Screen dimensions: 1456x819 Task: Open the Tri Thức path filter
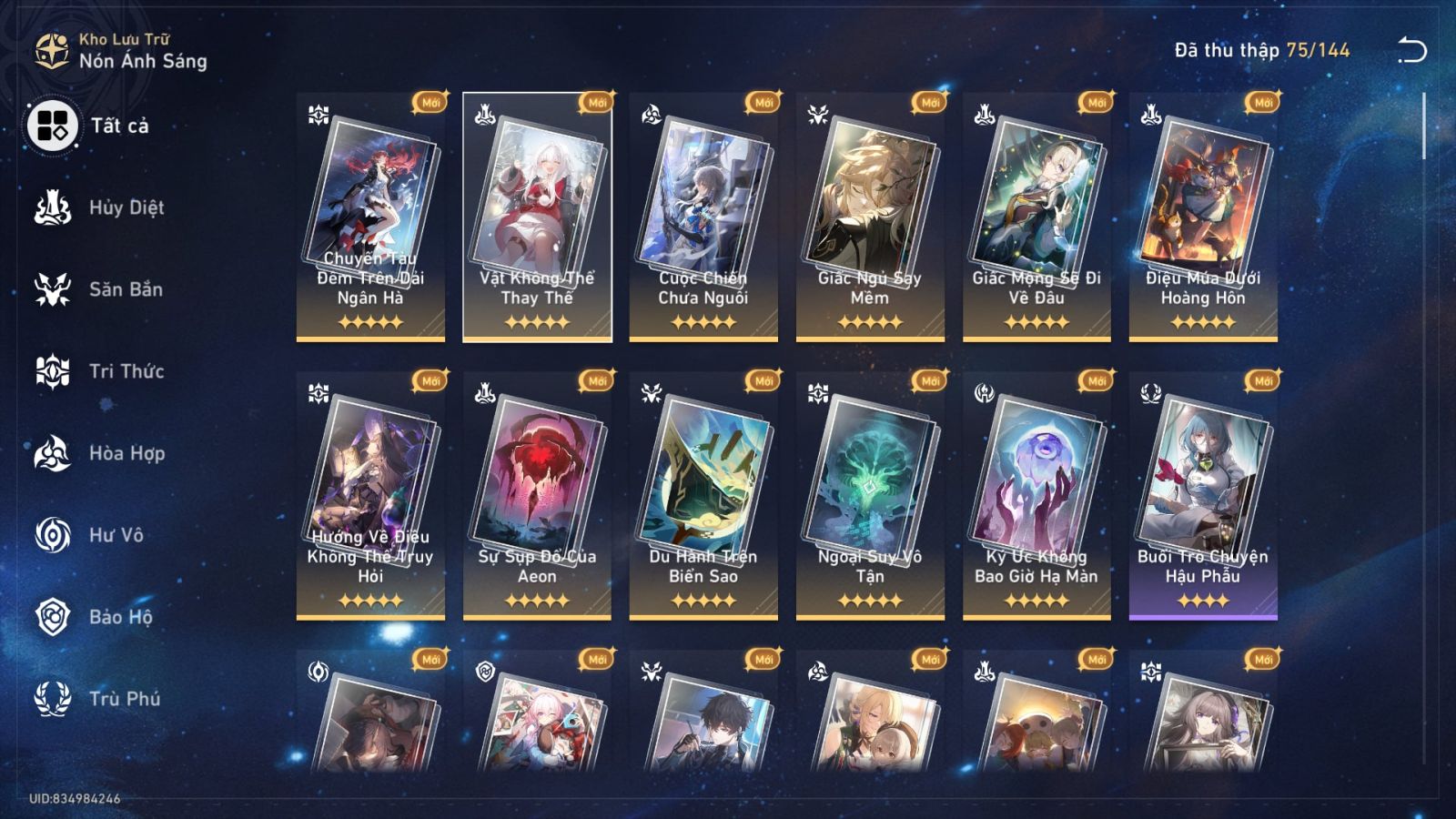click(52, 371)
